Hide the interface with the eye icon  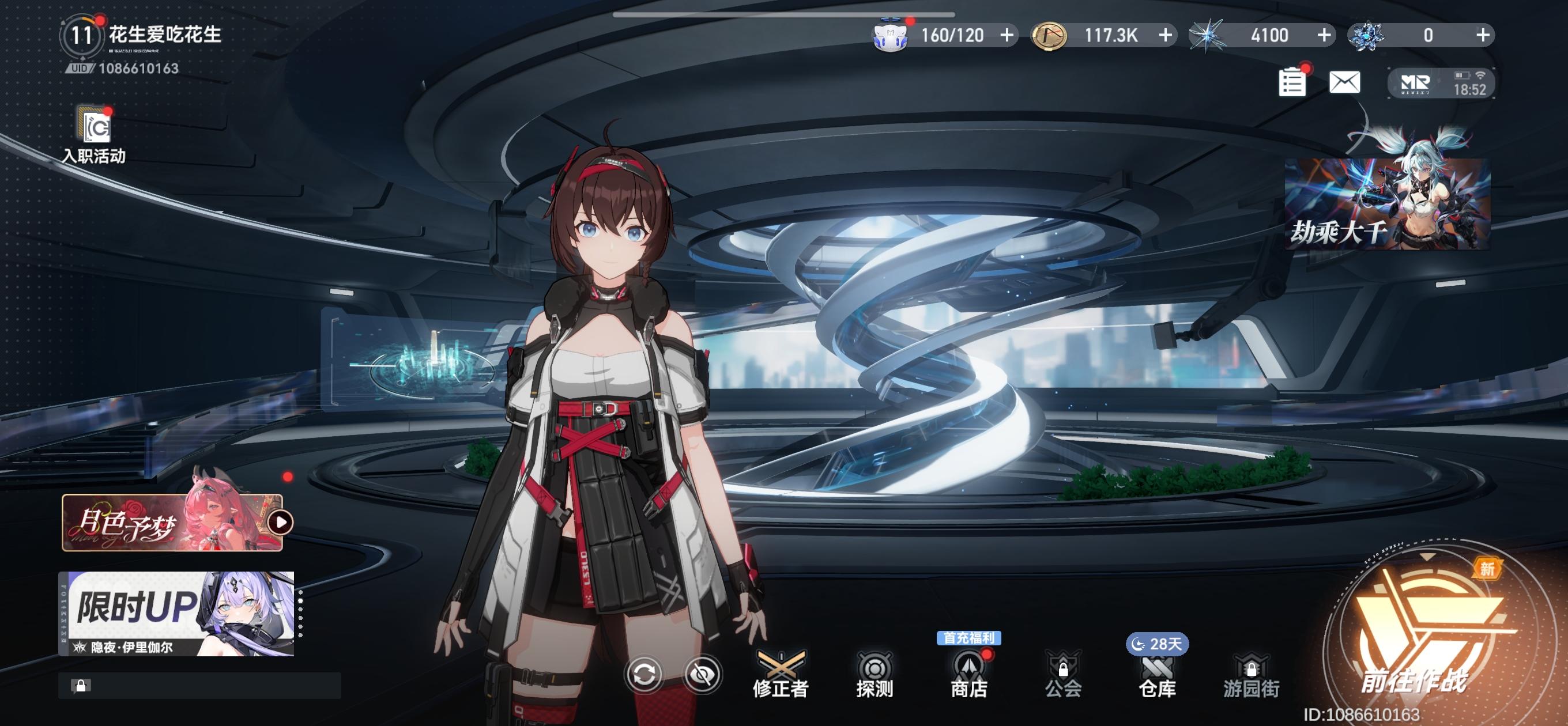pos(703,674)
